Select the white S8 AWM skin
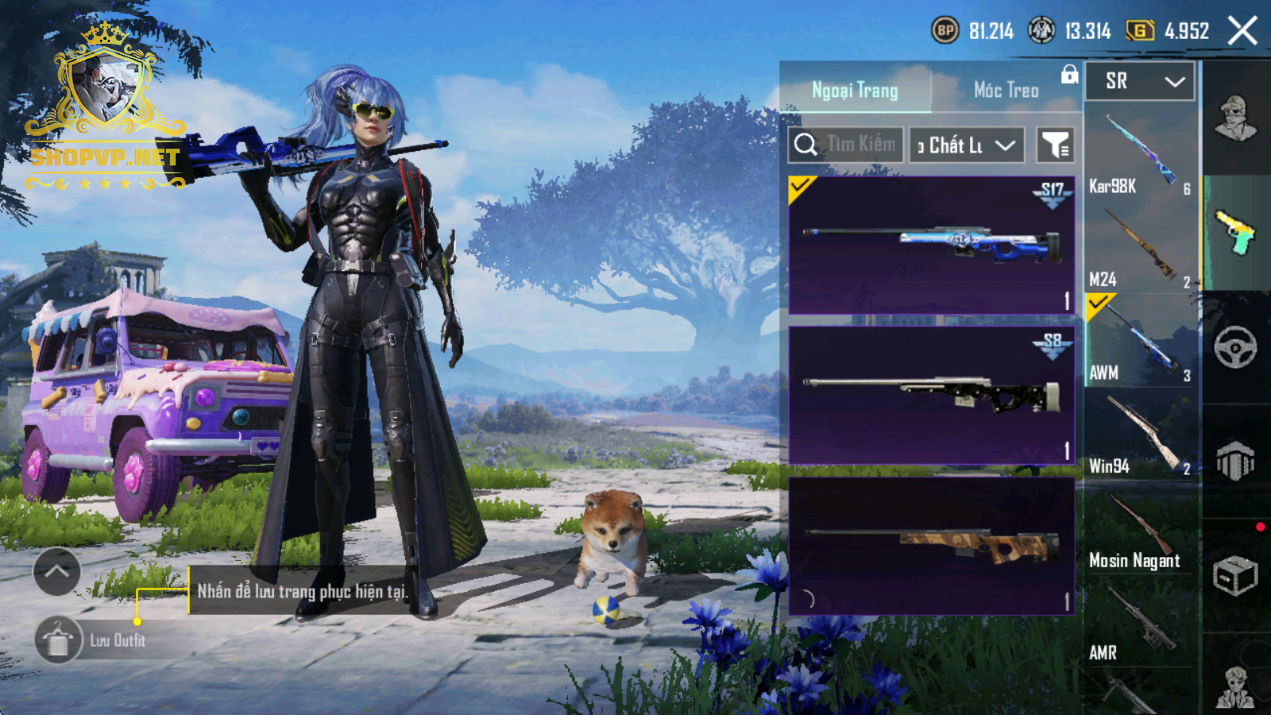 tap(931, 395)
